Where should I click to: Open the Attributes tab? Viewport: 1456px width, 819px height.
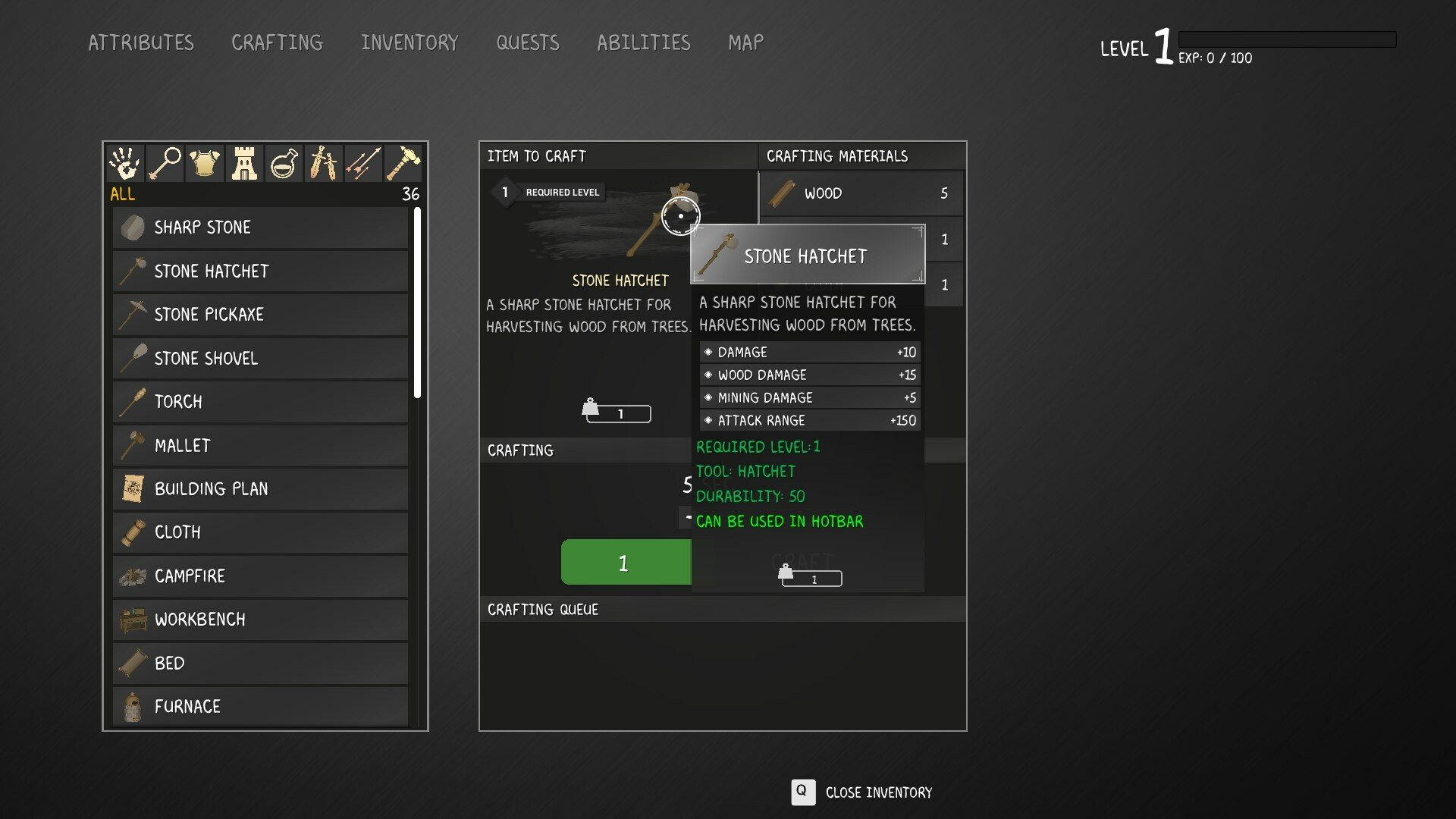click(141, 42)
